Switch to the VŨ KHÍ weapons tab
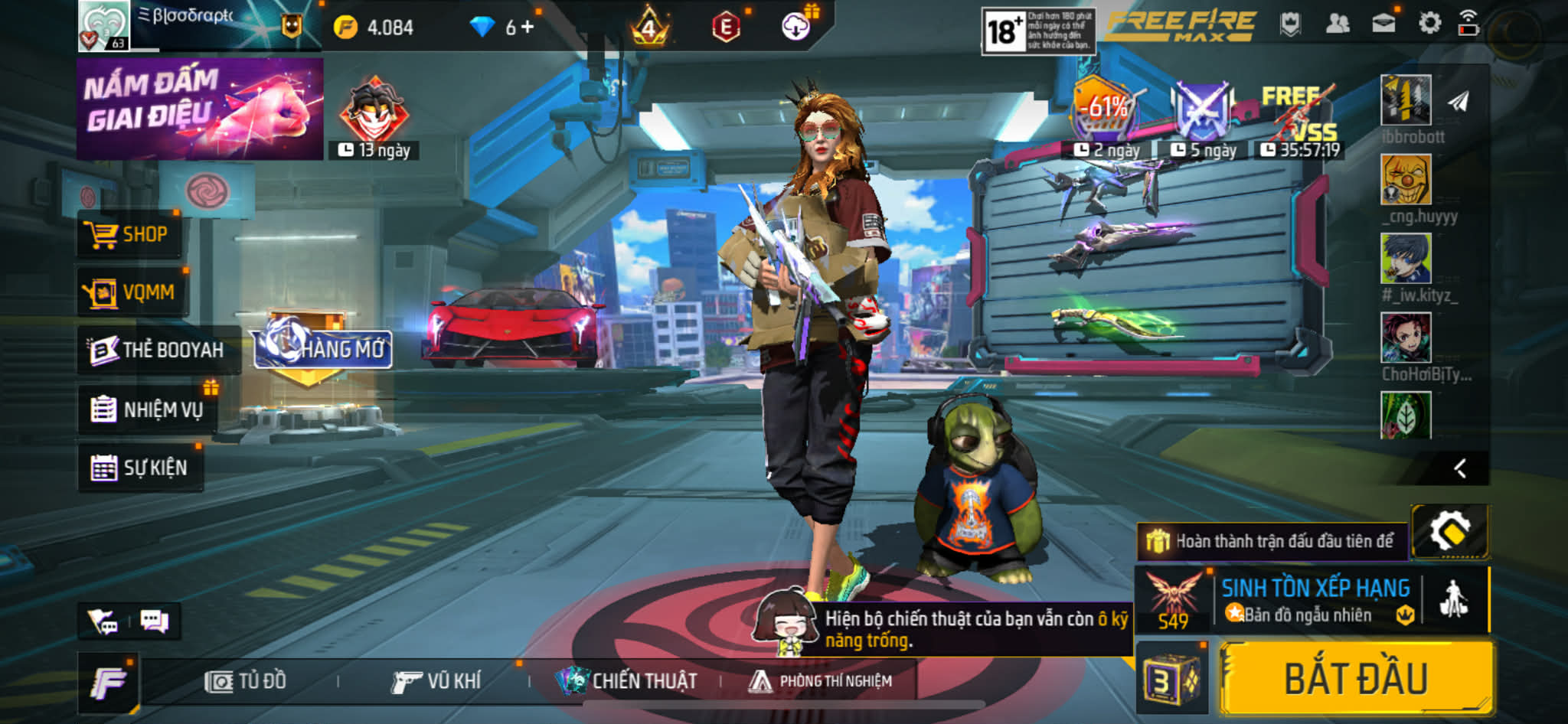Screen dimensions: 1568x724 pyautogui.click(x=436, y=680)
